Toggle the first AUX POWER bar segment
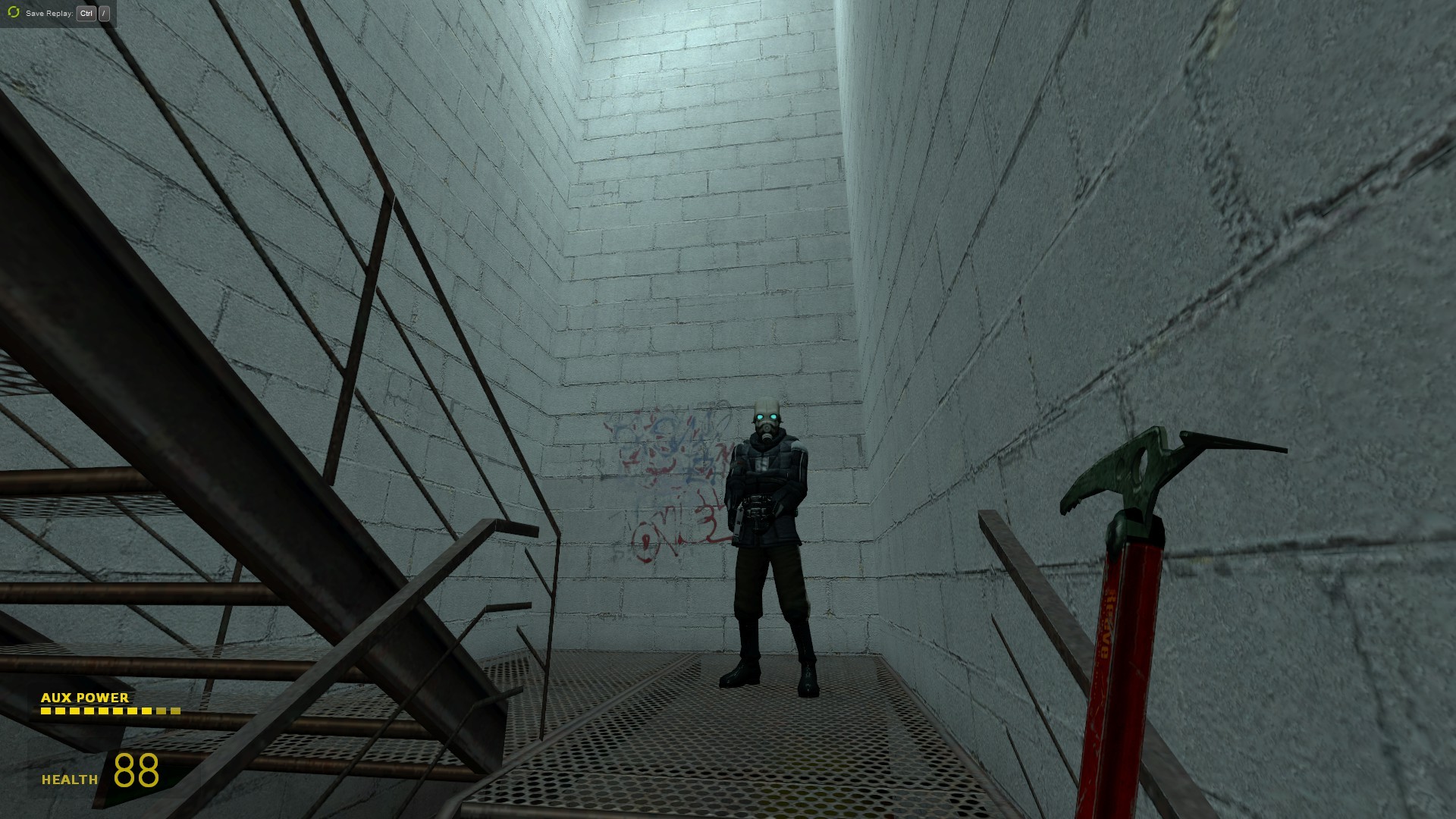1456x819 pixels. [47, 711]
